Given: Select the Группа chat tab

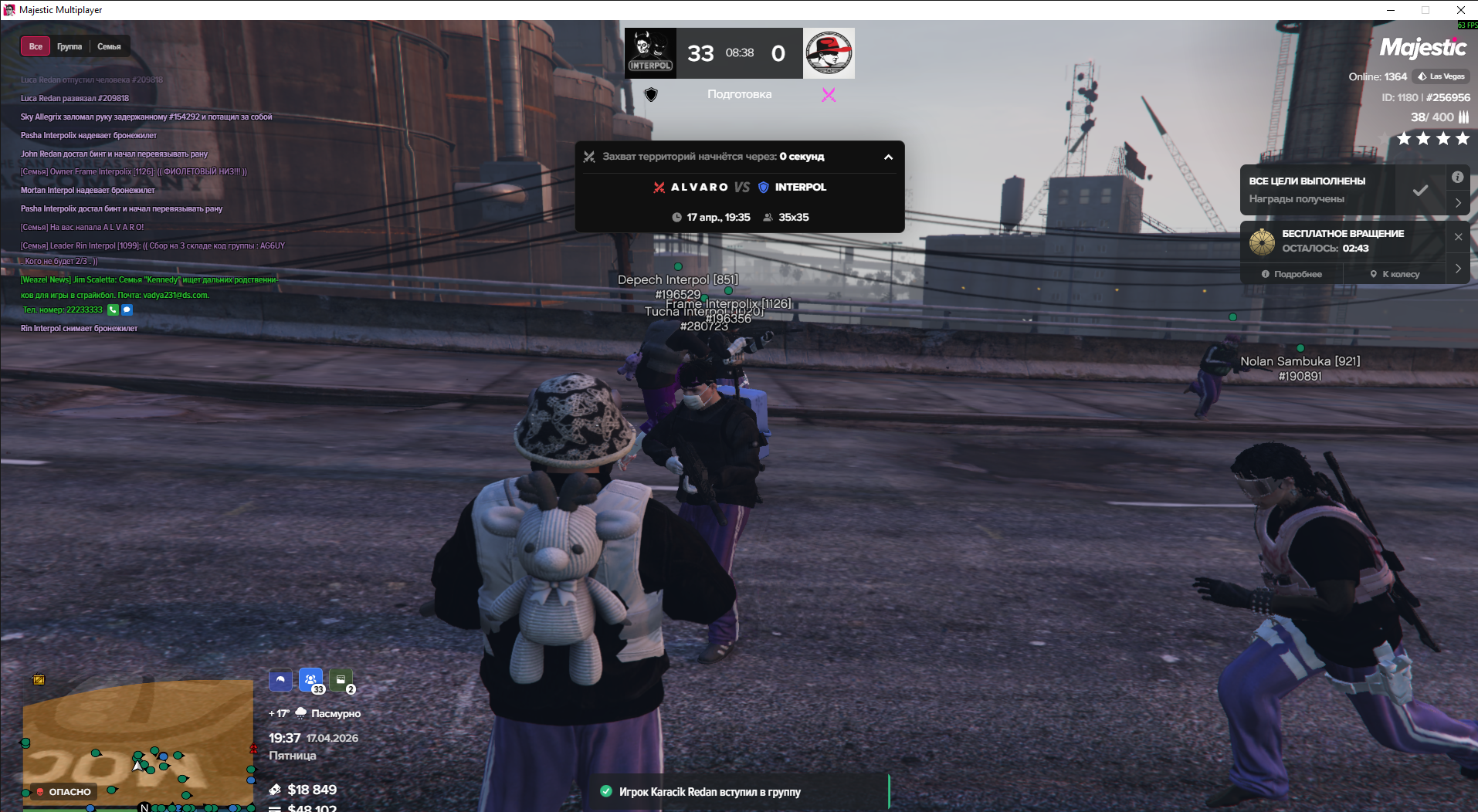Looking at the screenshot, I should click(x=69, y=46).
